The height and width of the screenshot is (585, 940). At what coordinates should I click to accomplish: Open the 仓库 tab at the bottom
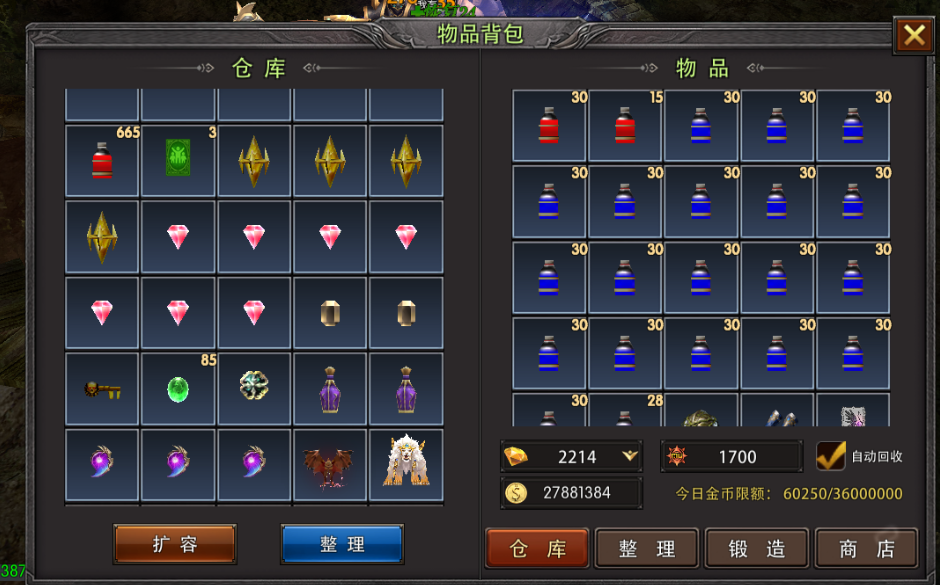tap(538, 549)
